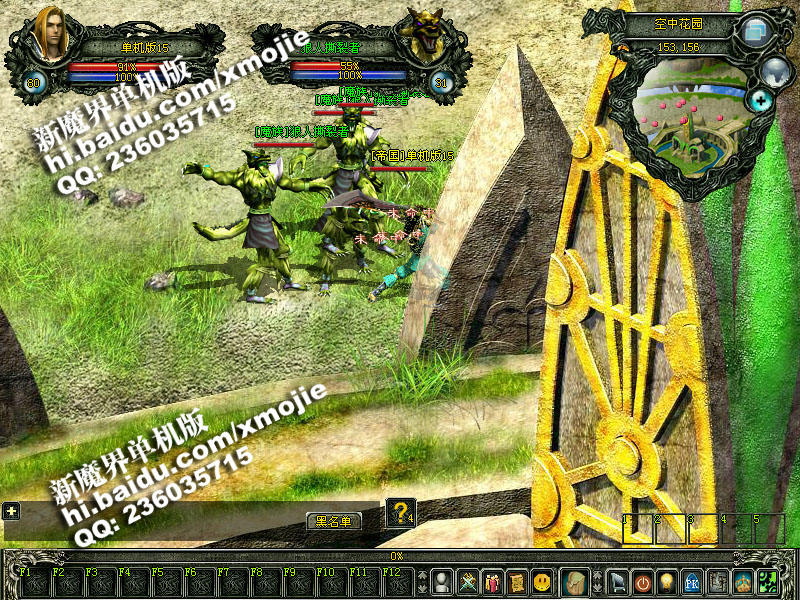This screenshot has width=800, height=600.
Task: Click the red power button icon
Action: point(643,581)
